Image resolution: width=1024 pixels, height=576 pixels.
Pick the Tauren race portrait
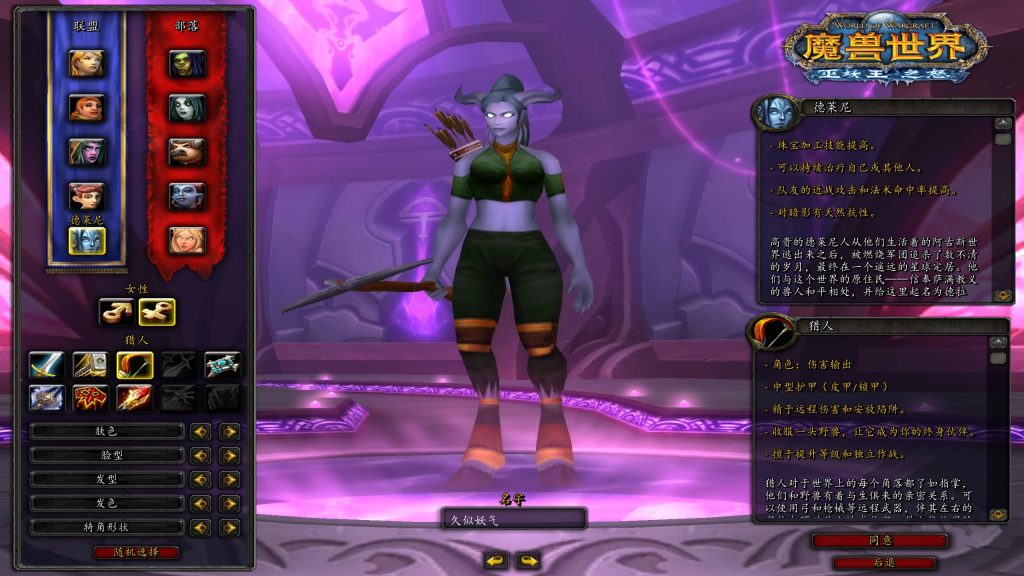[x=187, y=151]
